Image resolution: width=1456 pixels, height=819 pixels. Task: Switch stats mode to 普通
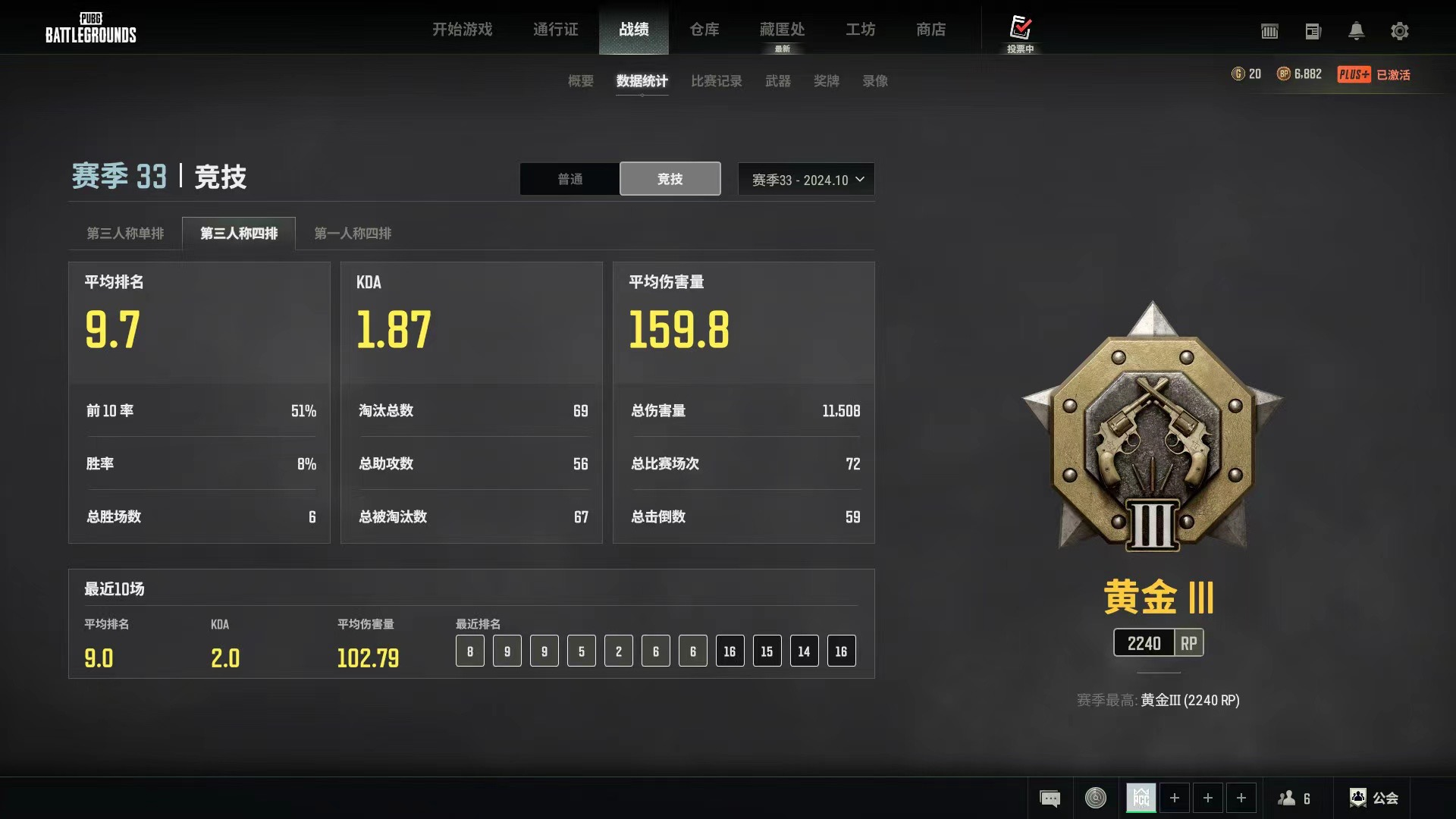tap(569, 179)
